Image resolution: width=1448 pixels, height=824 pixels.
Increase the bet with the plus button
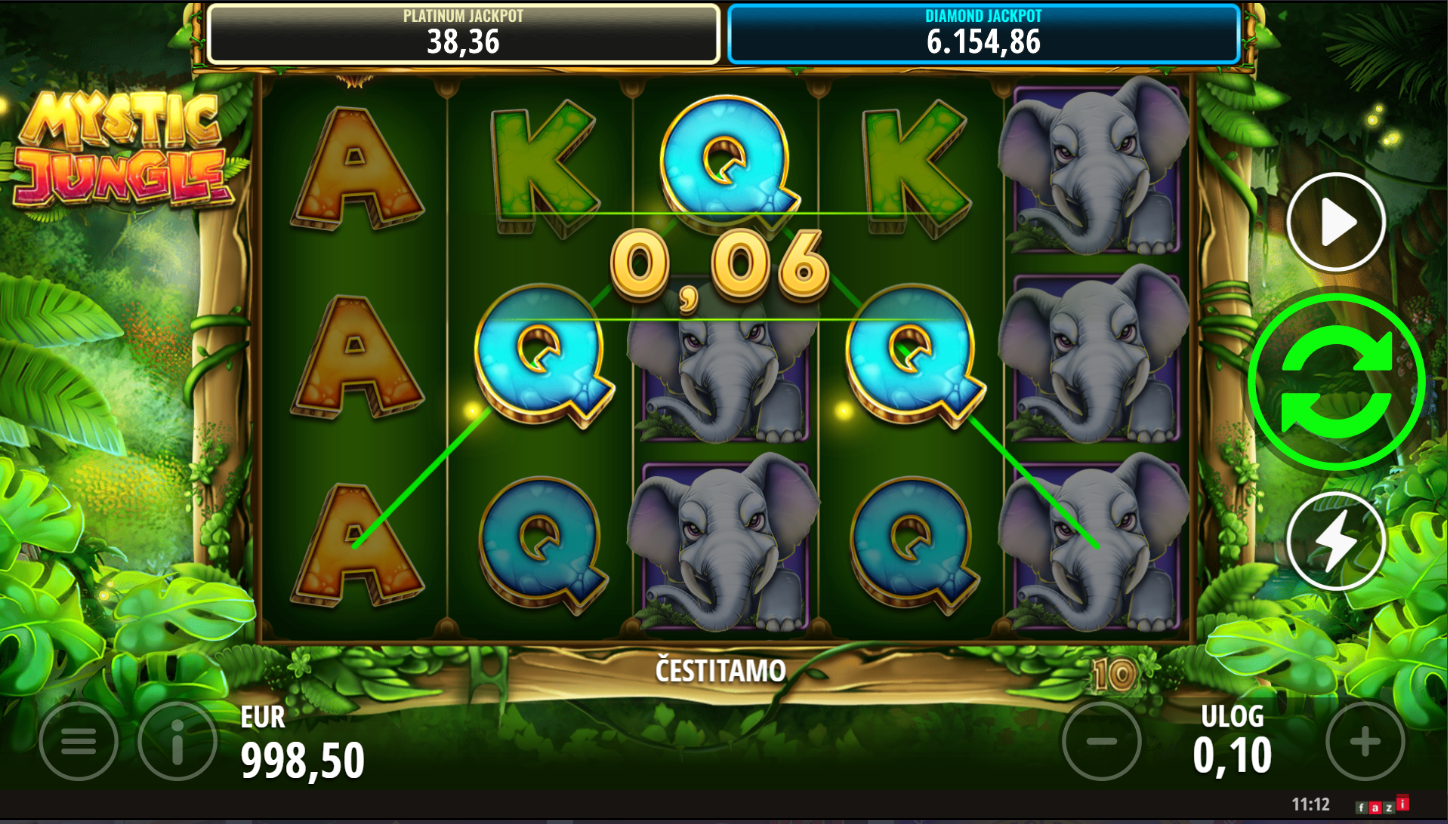(x=1365, y=741)
